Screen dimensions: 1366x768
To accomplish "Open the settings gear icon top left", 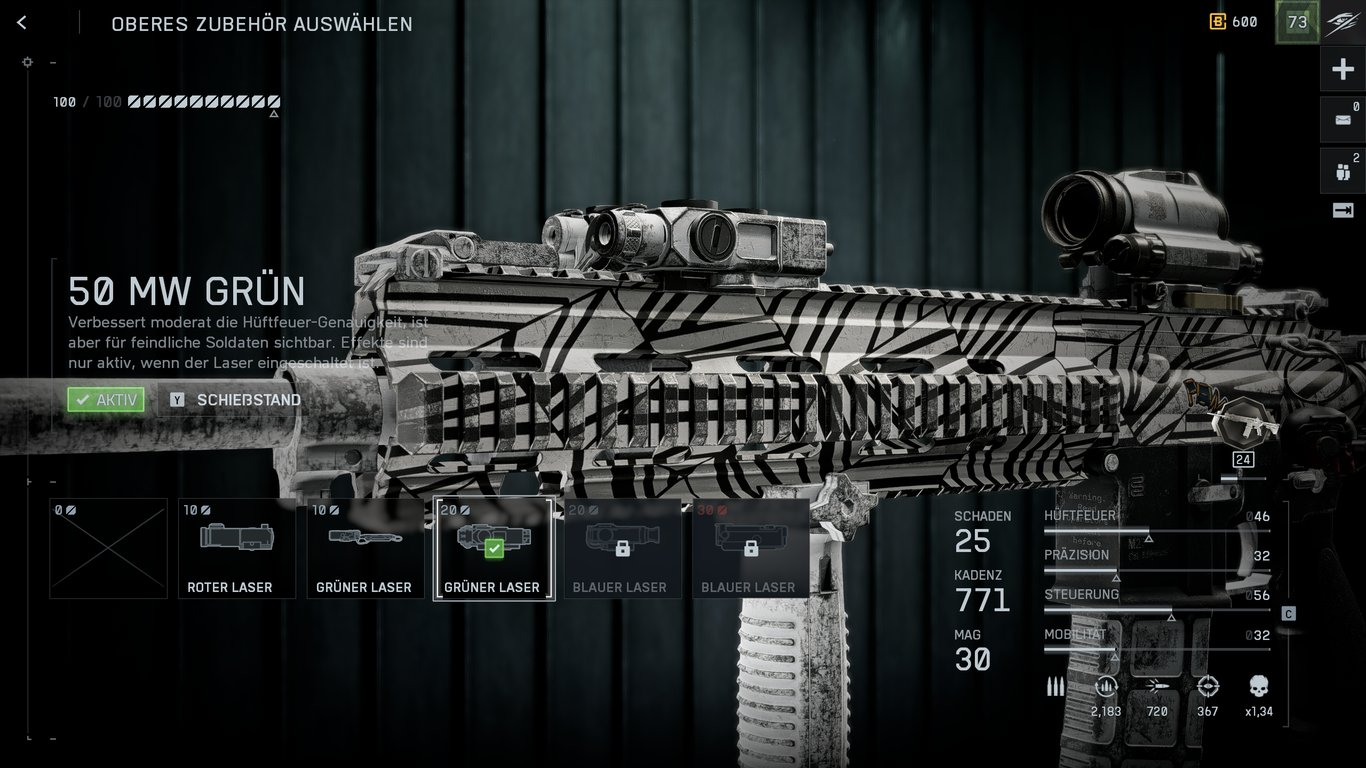I will (27, 62).
